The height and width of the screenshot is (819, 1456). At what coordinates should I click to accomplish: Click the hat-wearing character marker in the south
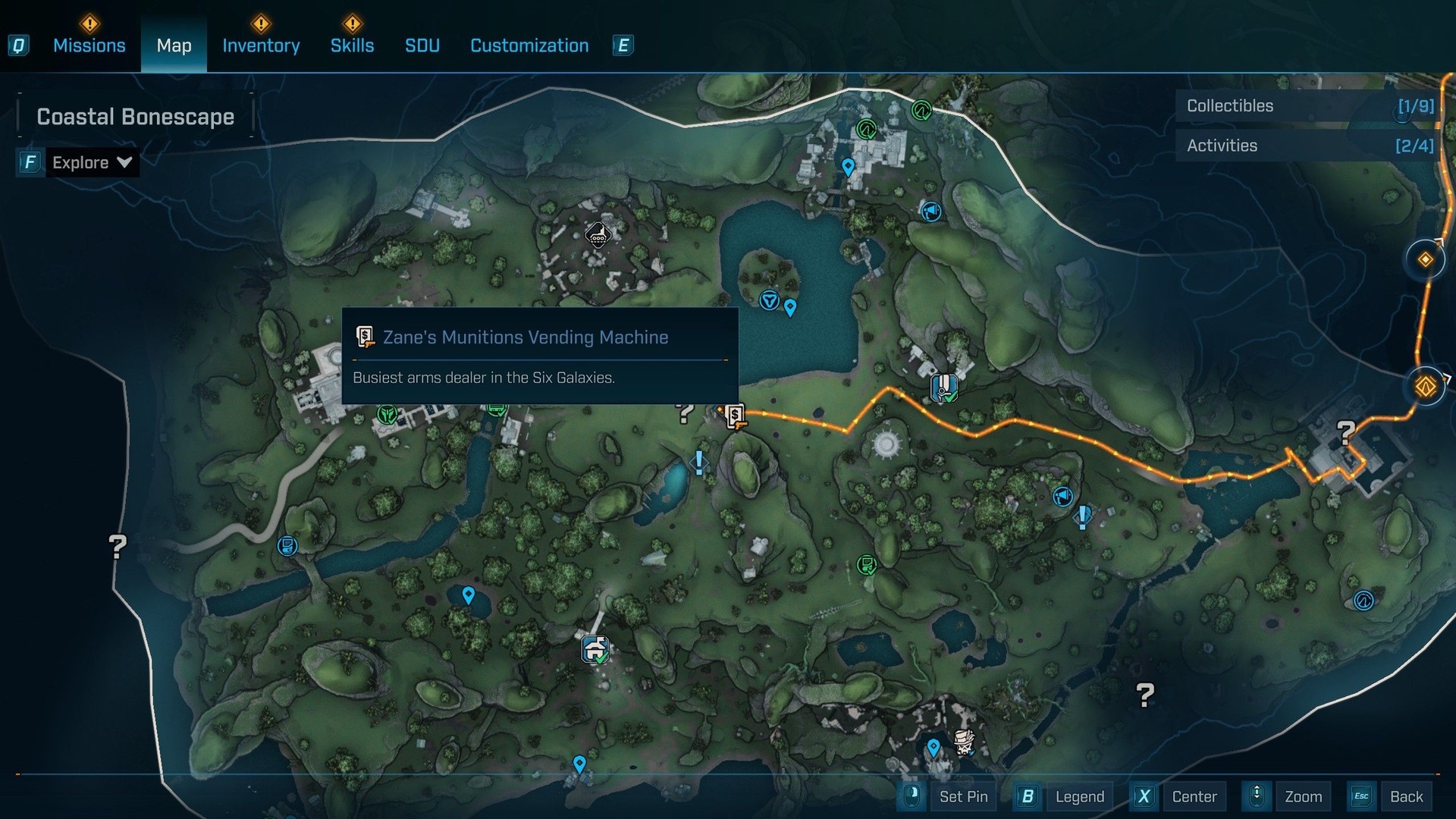[x=964, y=741]
